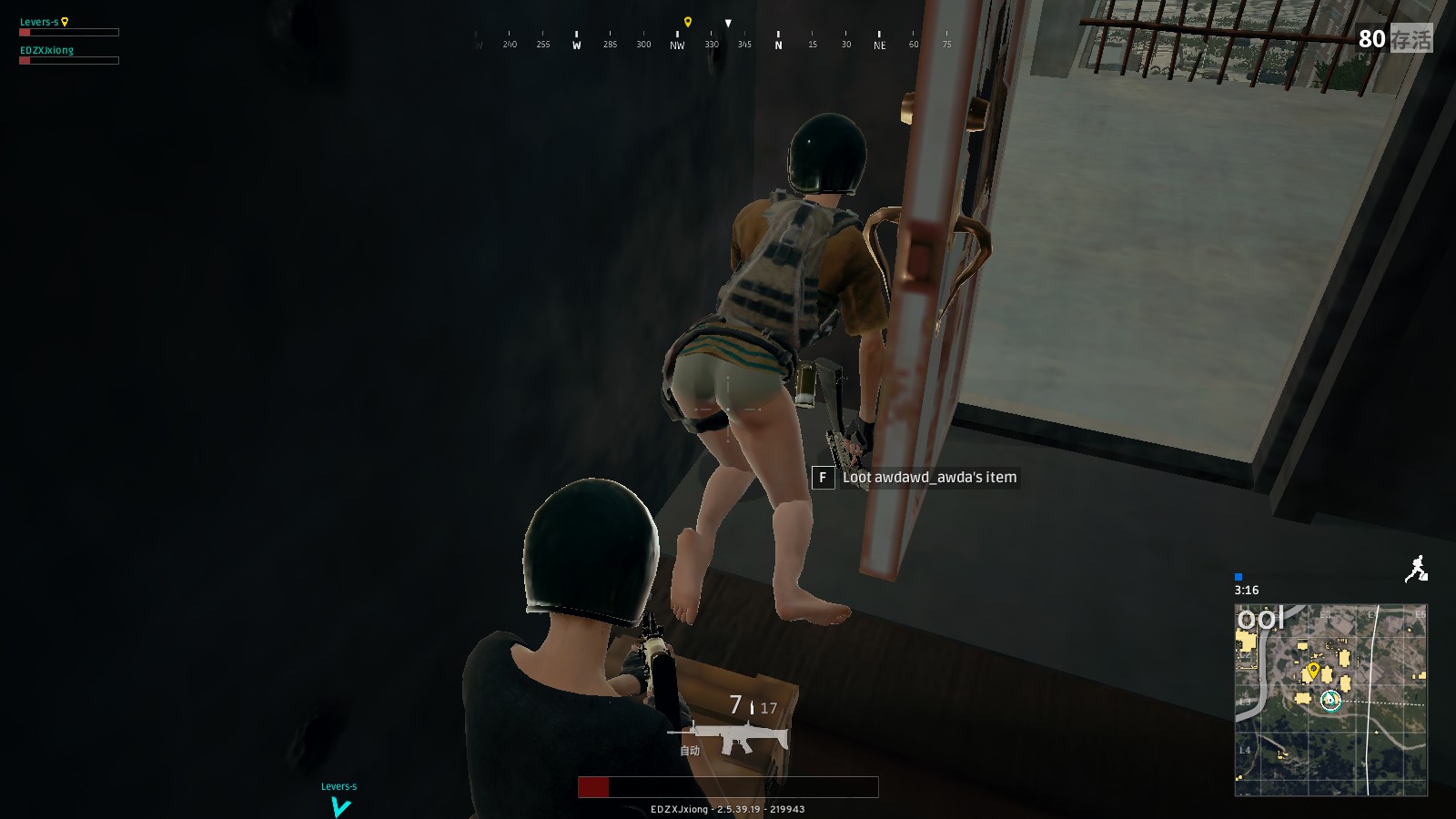
Task: Click the blue zone phase square above the timer
Action: pos(1237,575)
